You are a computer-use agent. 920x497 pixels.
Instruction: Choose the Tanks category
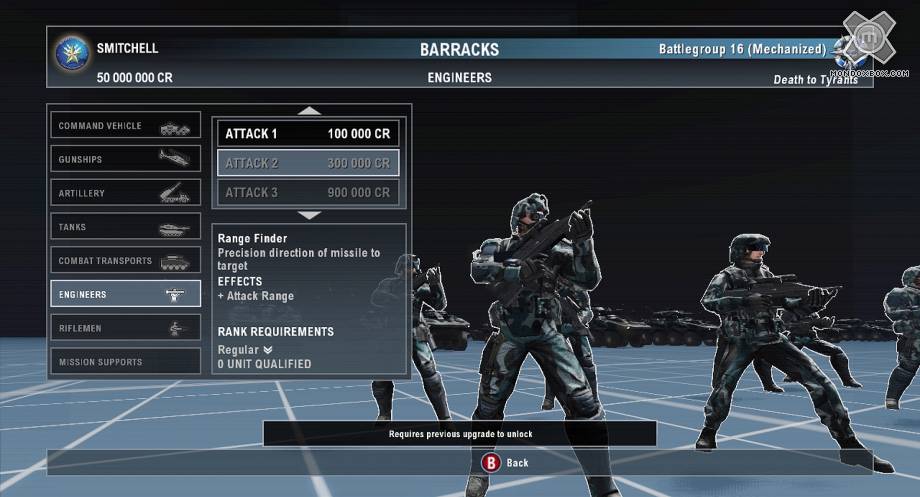click(x=126, y=227)
